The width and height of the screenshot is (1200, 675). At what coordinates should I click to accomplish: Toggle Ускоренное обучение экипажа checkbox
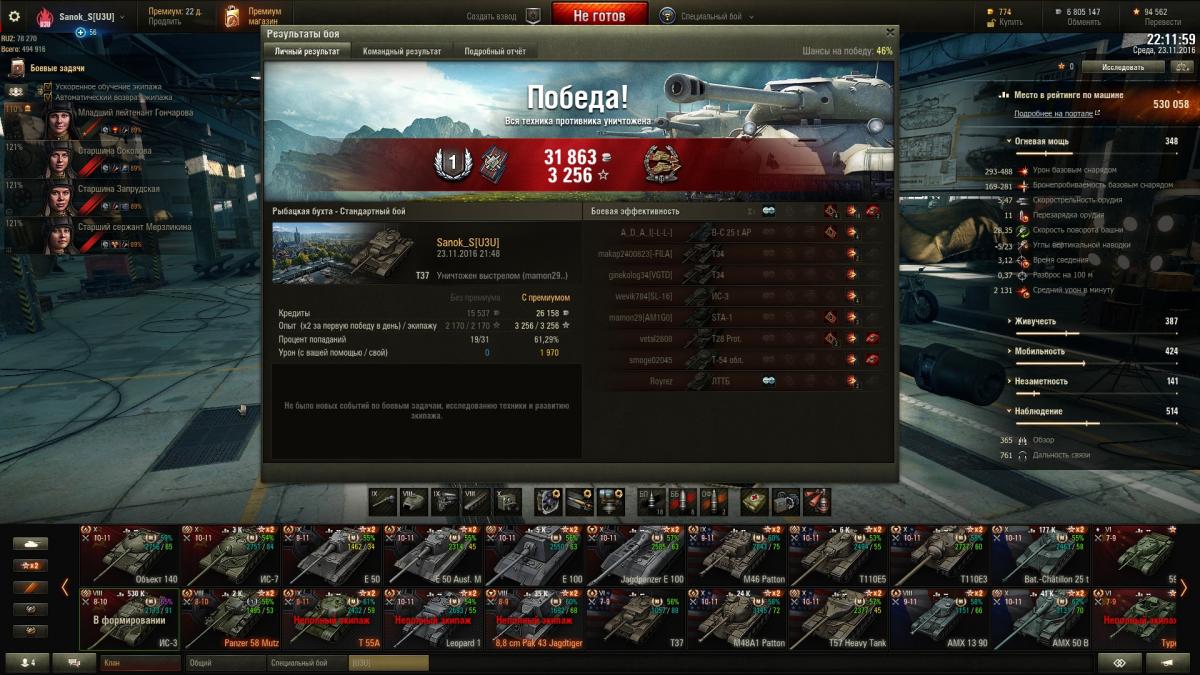coord(48,87)
